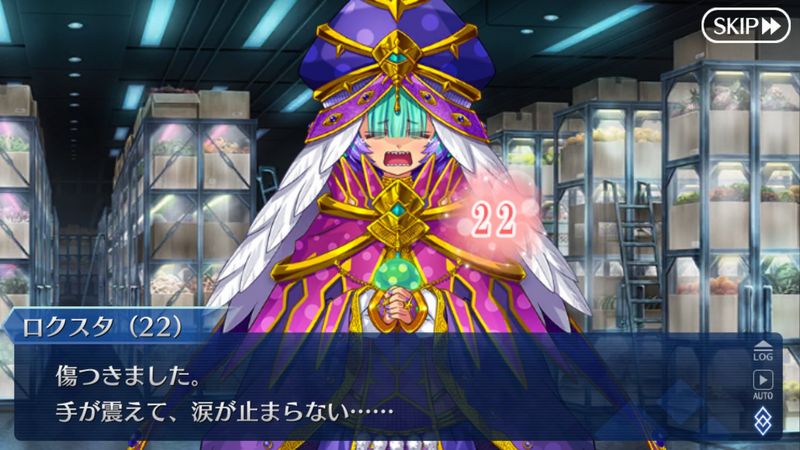Toggle AUTO dialogue playback
800x450 pixels.
click(x=763, y=383)
